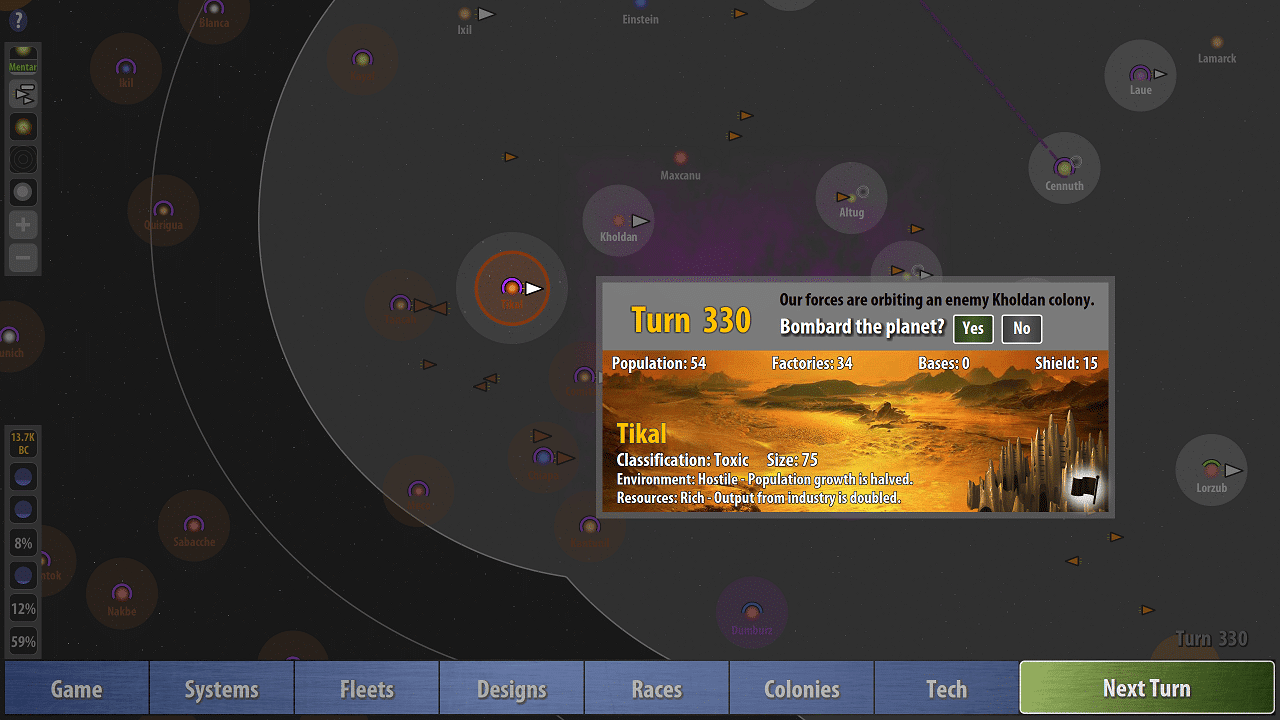Select the grey sphere map mode icon
This screenshot has width=1280, height=720.
click(22, 191)
